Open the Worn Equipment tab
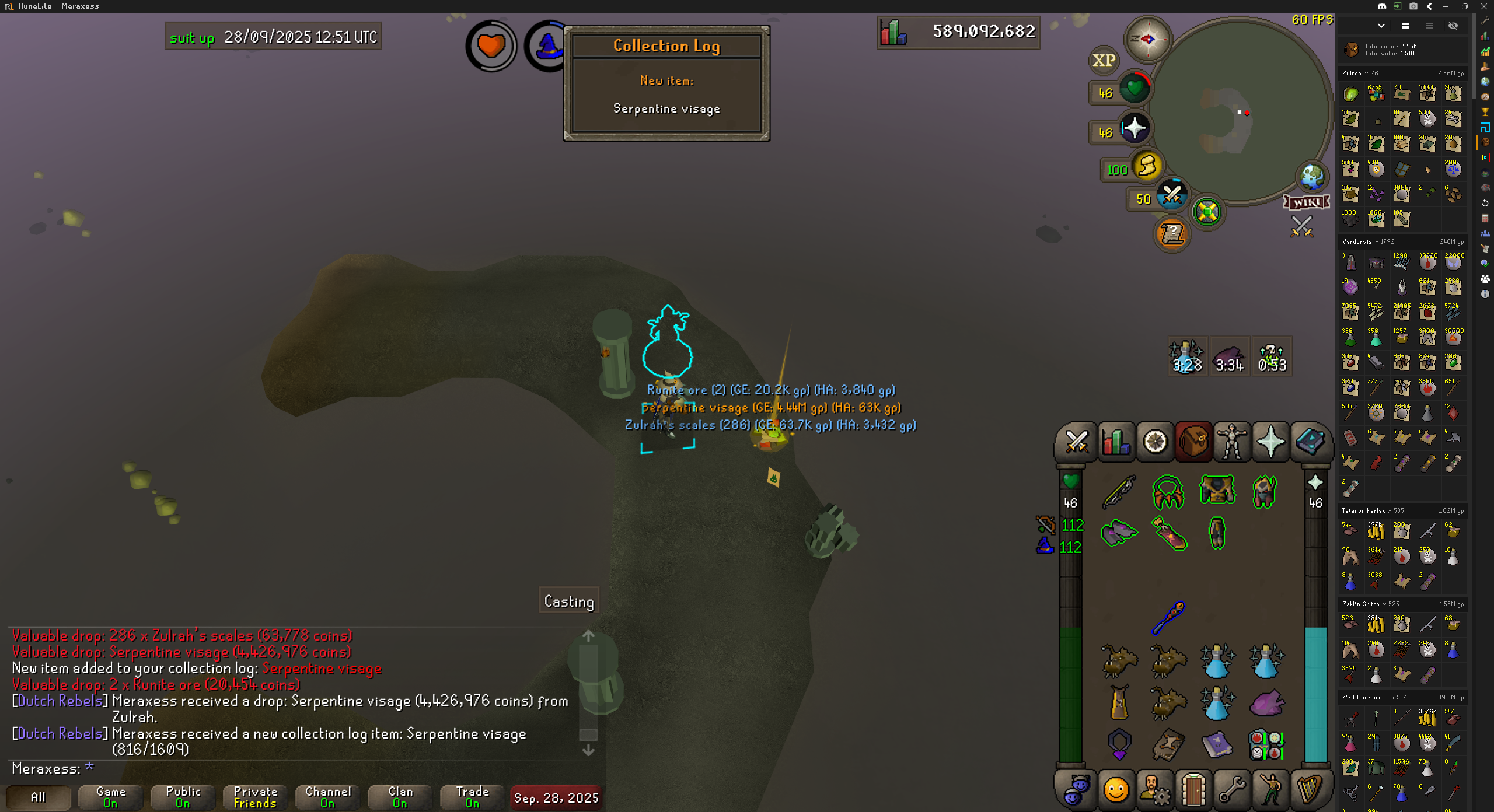This screenshot has width=1494, height=812. 1232,442
